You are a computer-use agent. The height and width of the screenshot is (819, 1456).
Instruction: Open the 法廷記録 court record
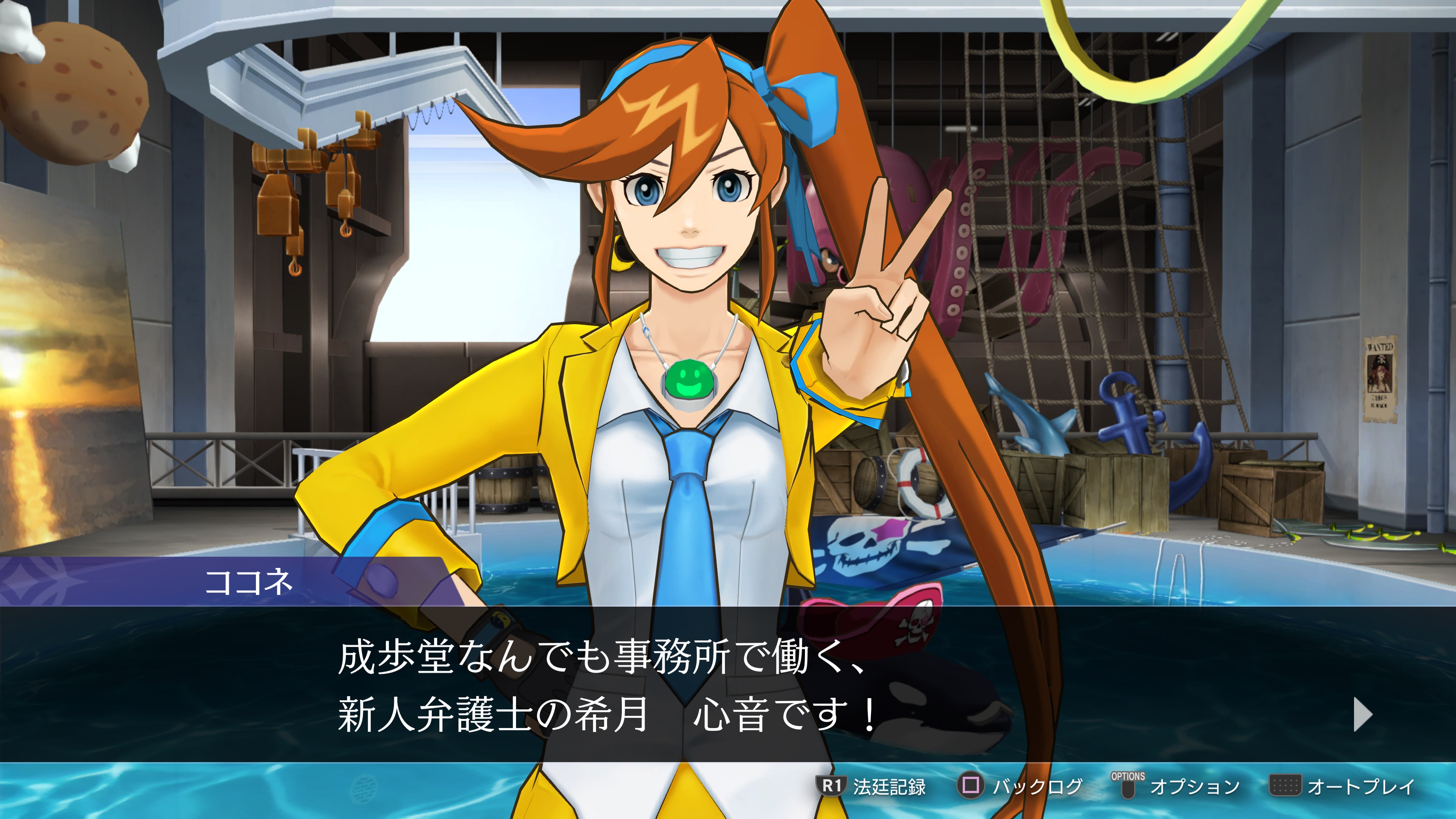tap(873, 786)
